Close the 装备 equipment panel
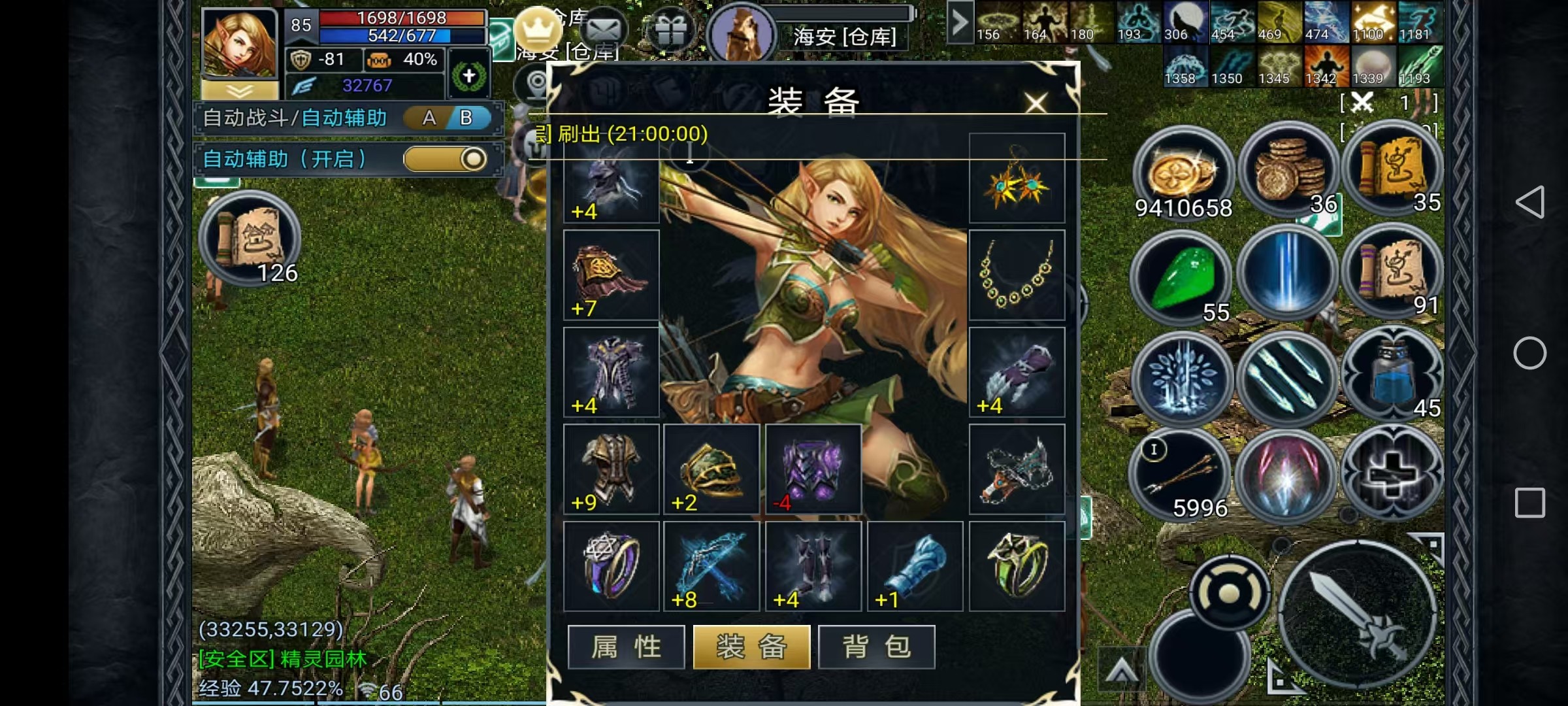Screen dimensions: 1568x706 [1036, 103]
